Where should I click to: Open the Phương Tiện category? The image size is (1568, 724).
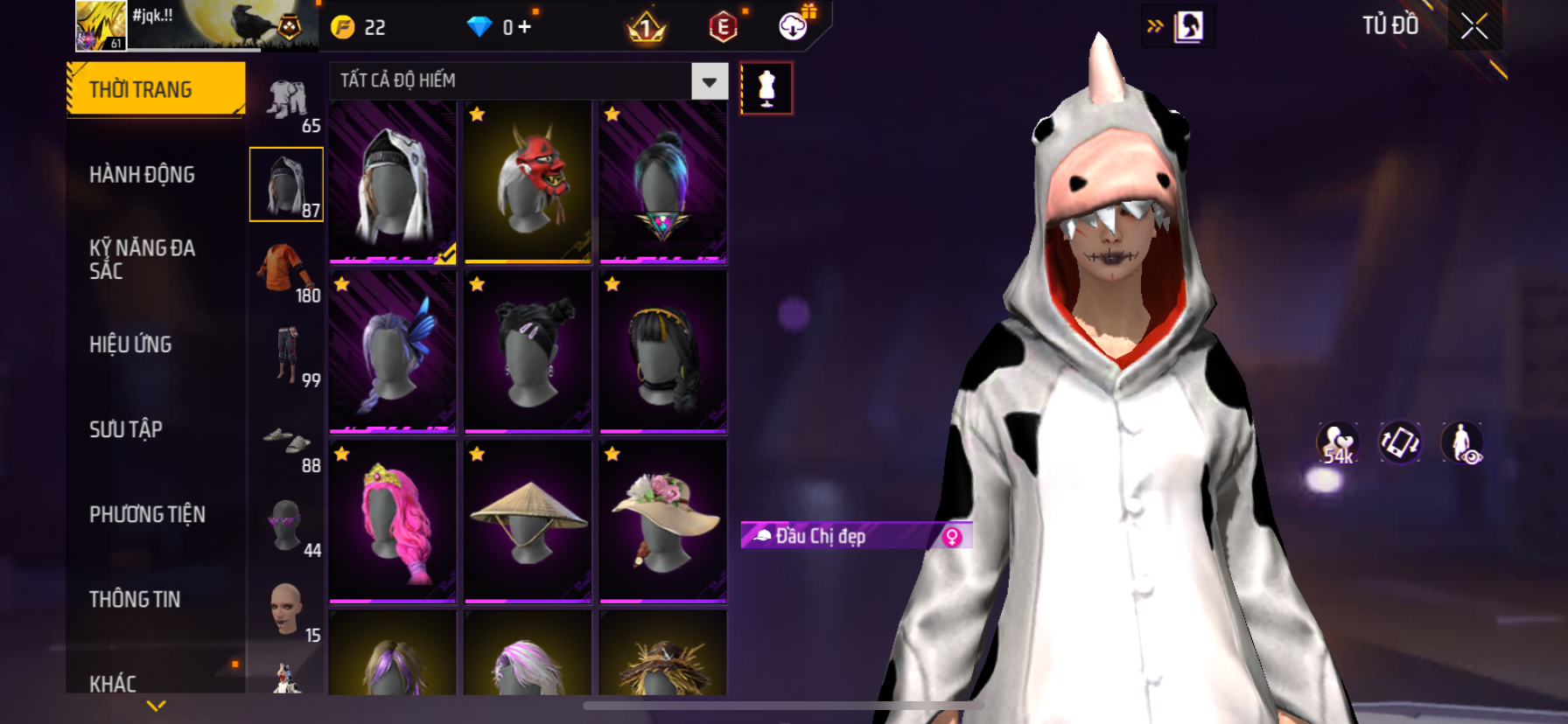tap(147, 514)
